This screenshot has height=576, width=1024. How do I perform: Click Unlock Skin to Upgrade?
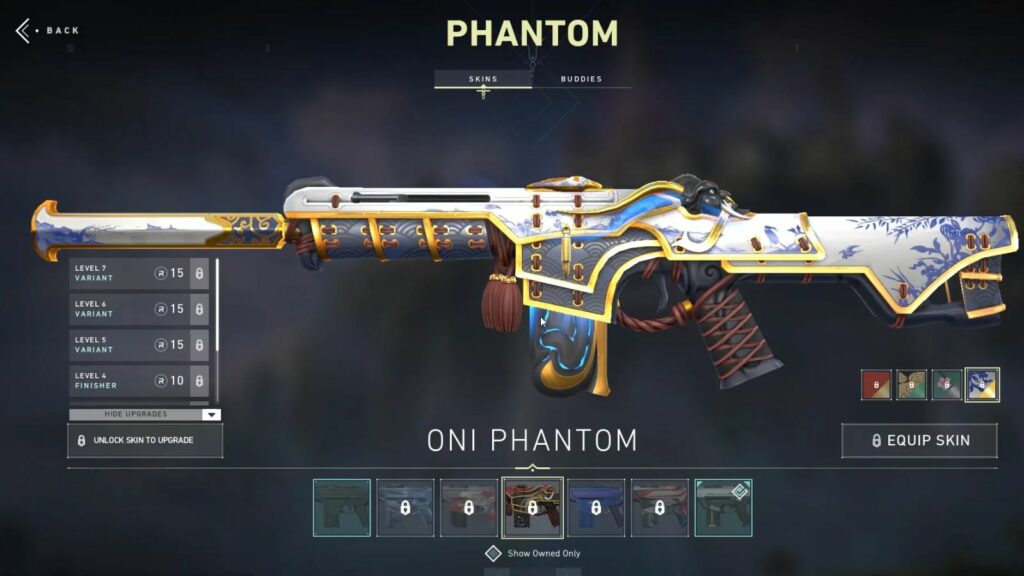point(145,440)
